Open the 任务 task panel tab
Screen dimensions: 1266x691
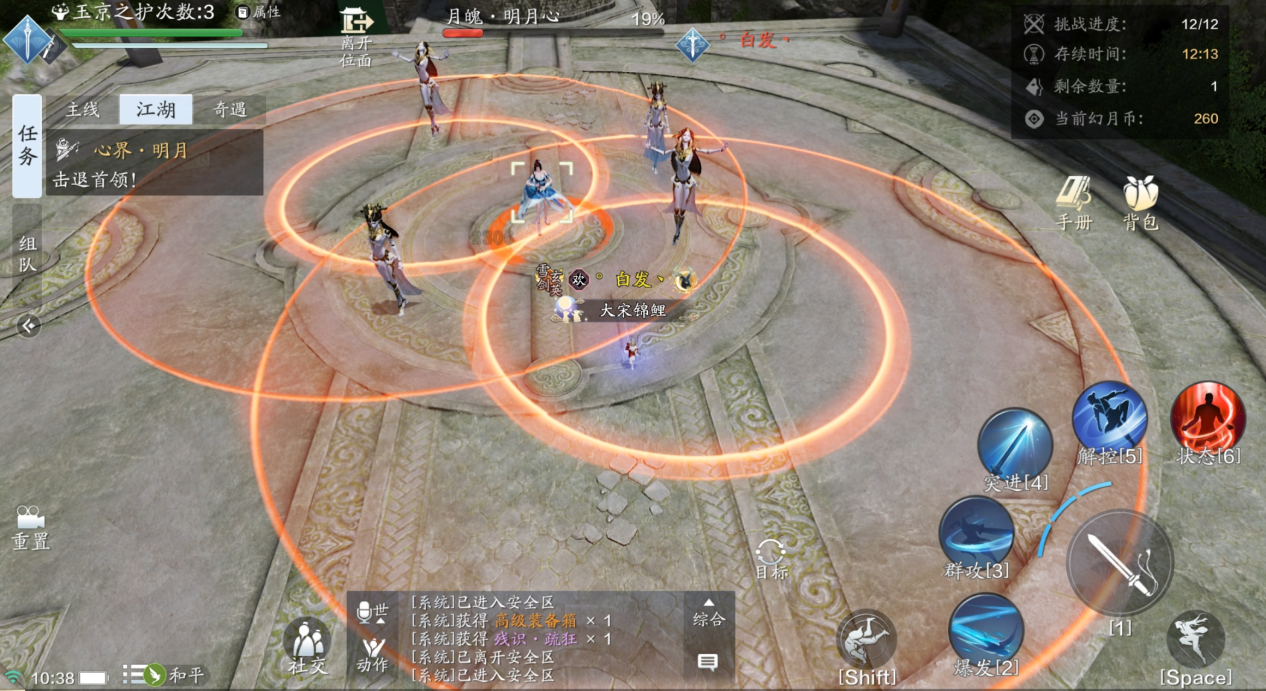(27, 146)
